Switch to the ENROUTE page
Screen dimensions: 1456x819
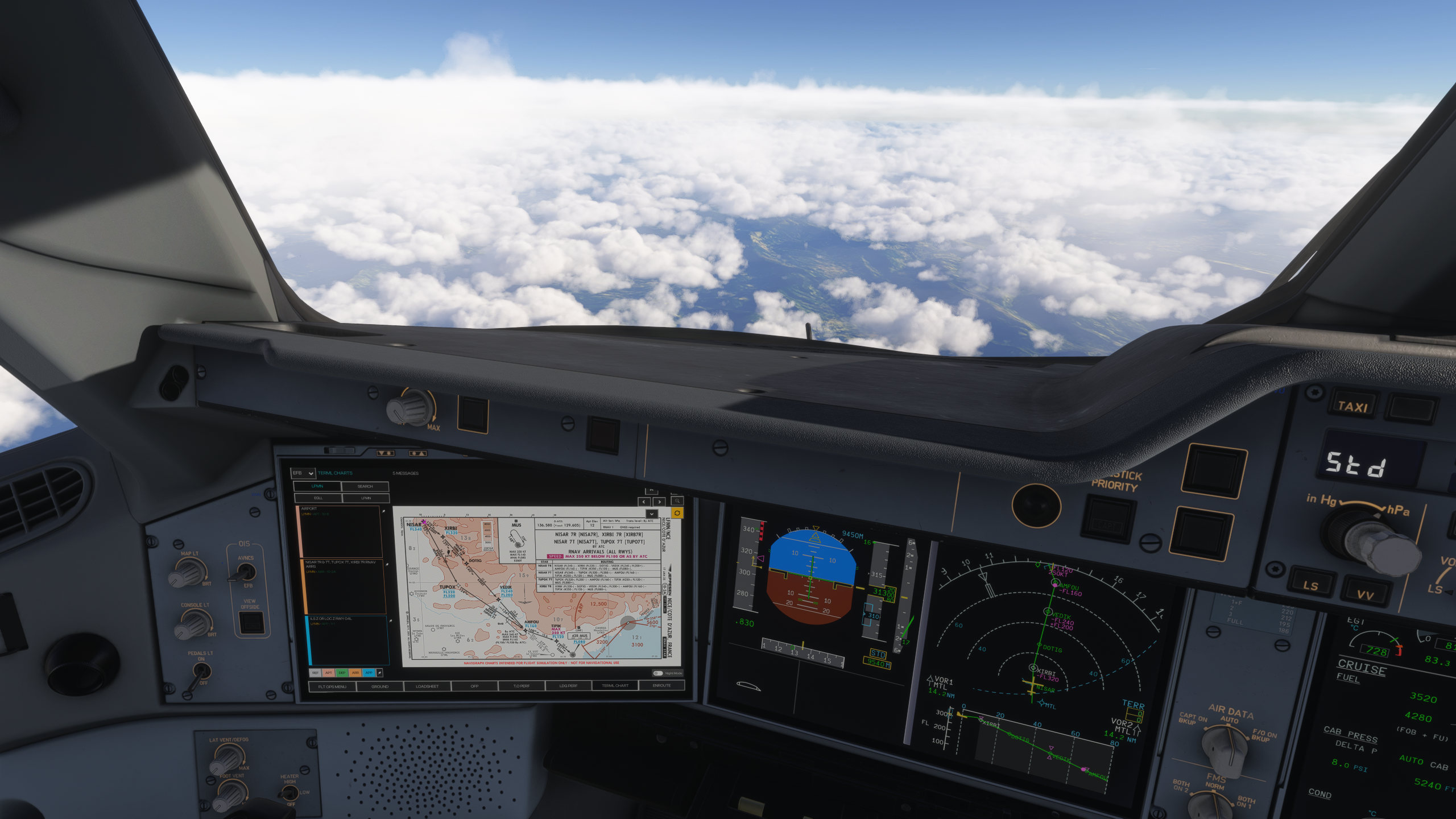[x=661, y=686]
